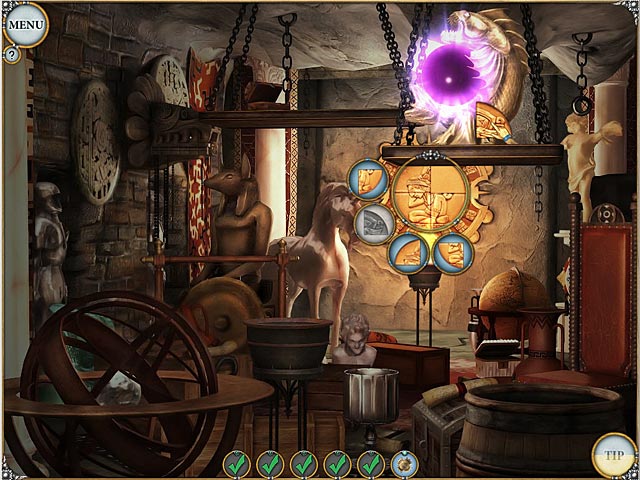Click the question mark help button
The image size is (640, 480).
pos(12,56)
